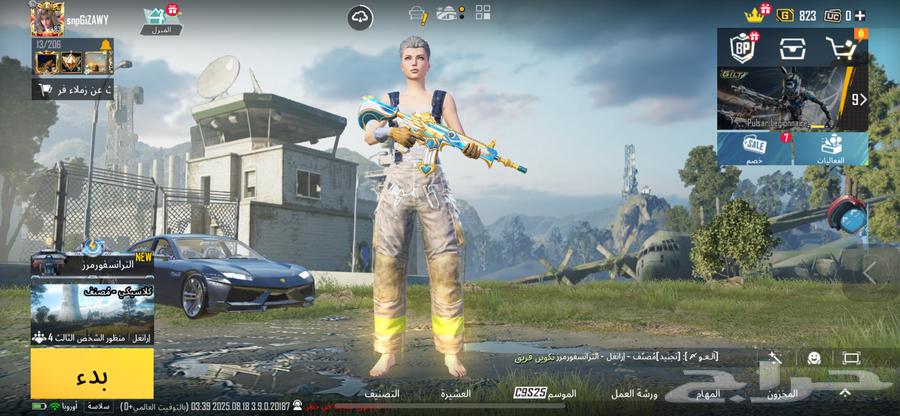
Task: Open the player profile avatar snpGiZAWY
Action: [47, 18]
